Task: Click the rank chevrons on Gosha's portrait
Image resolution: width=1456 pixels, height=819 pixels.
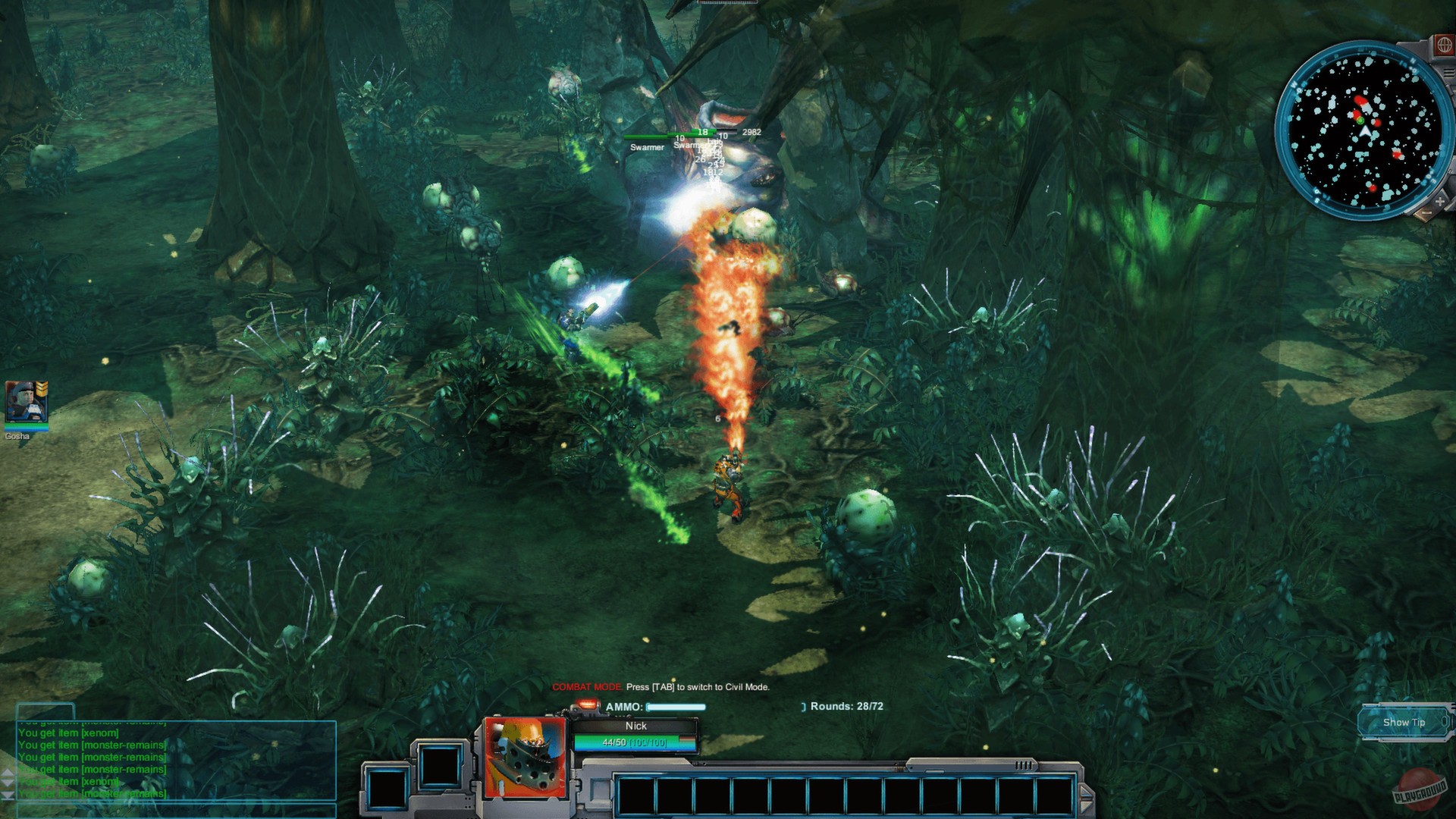Action: 41,388
